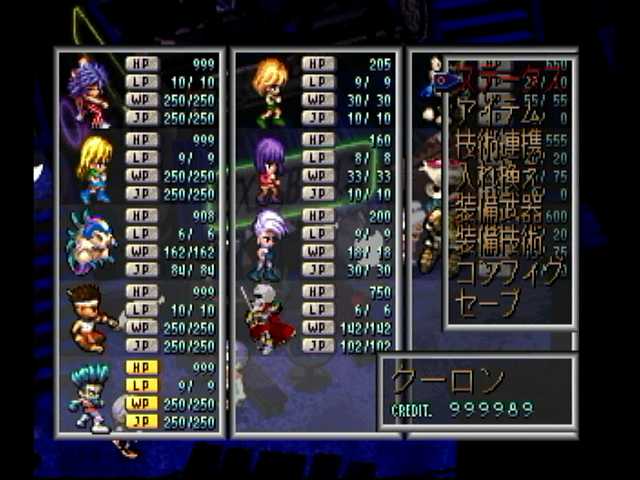
Task: Choose the white-haired character in dark clothes
Action: point(270,243)
